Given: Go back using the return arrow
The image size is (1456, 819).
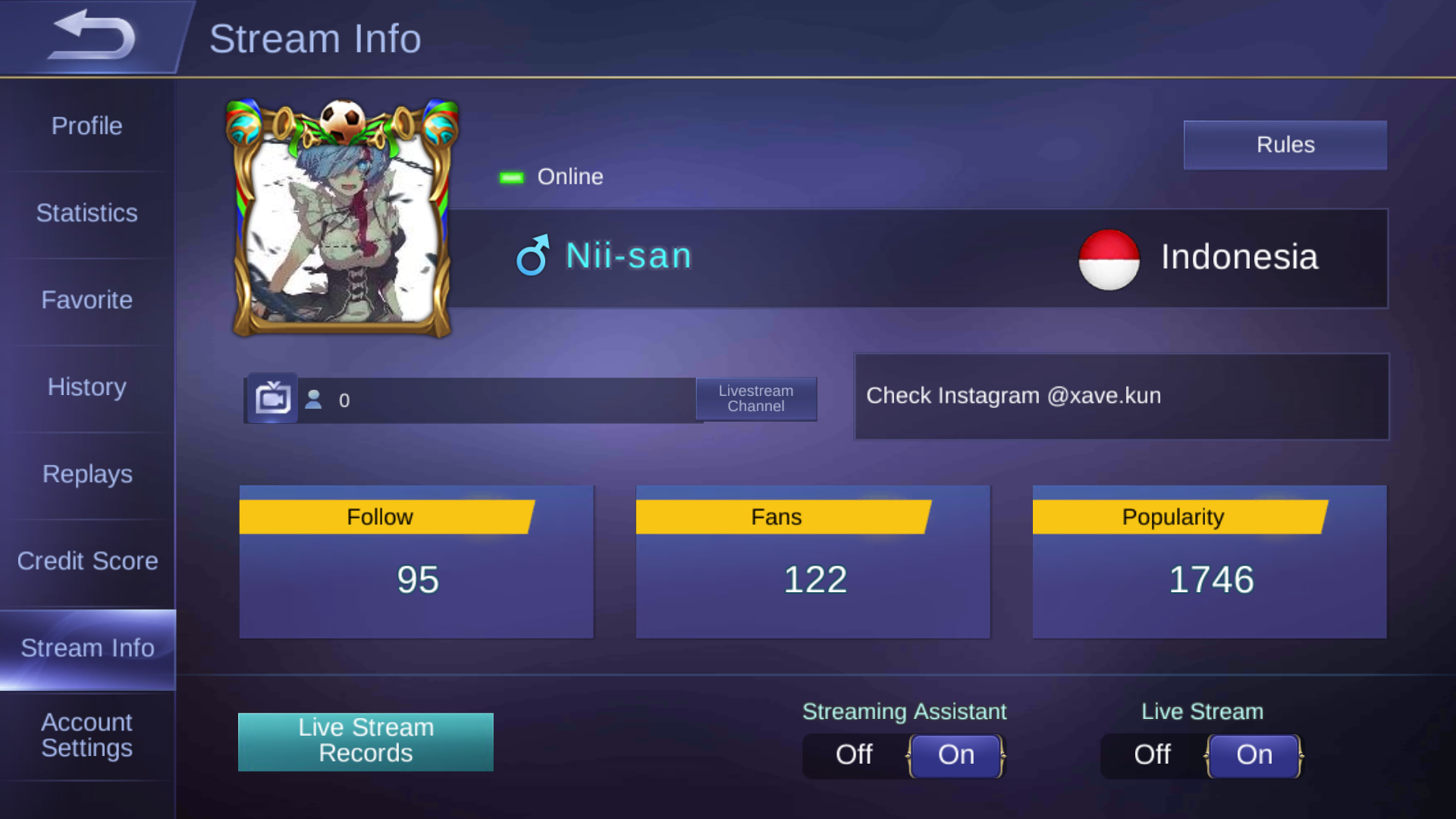Looking at the screenshot, I should coord(91,36).
